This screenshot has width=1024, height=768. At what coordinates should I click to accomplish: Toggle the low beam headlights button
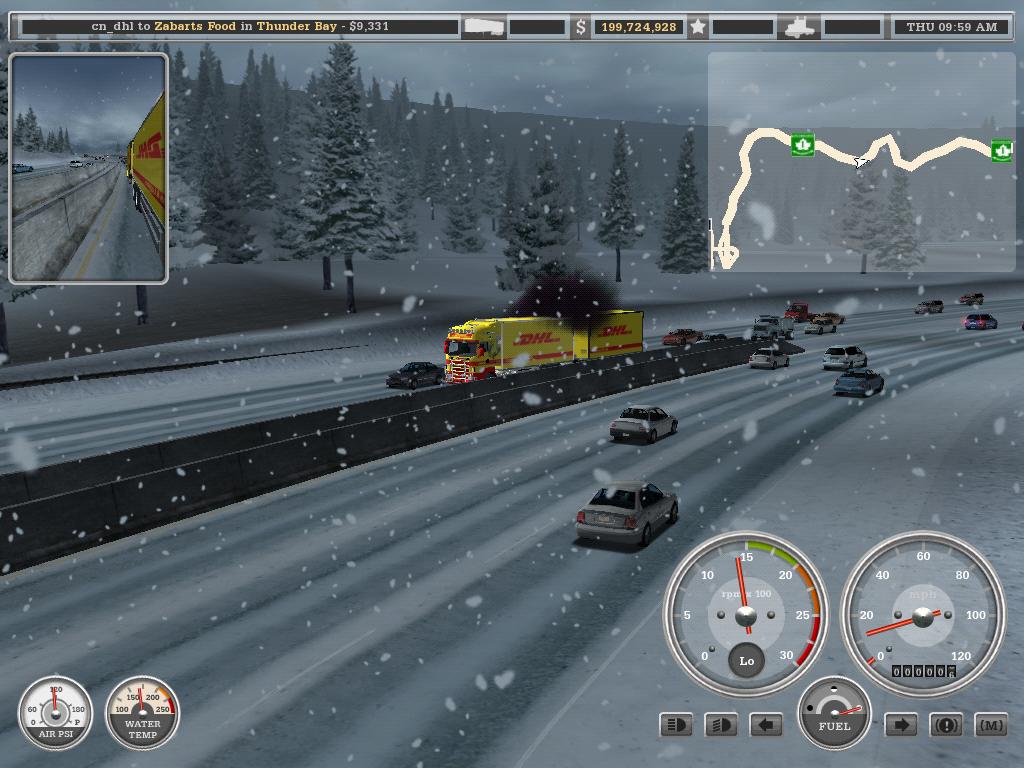721,725
